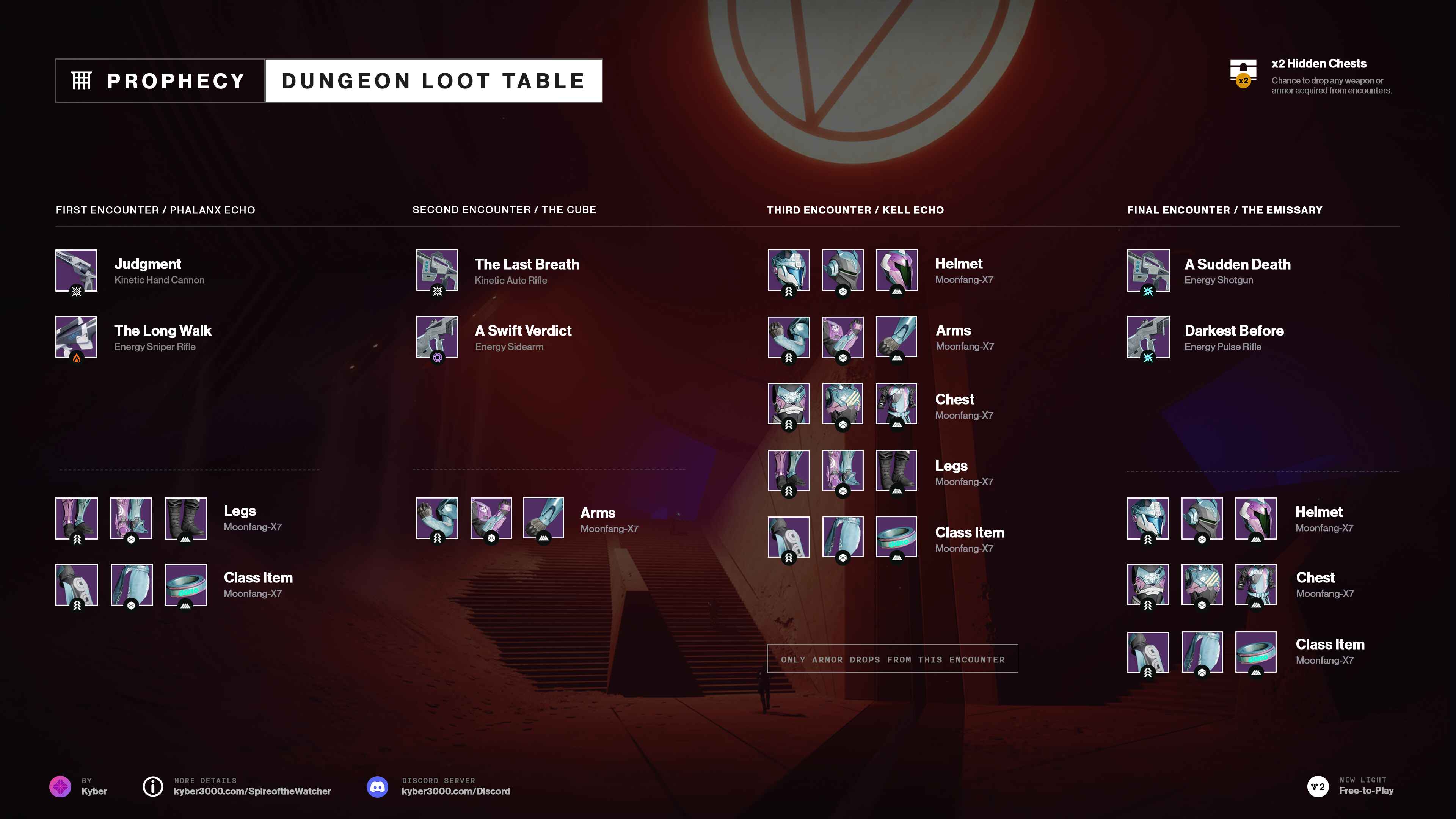This screenshot has width=1456, height=819.
Task: Select the Titan class item ring in The Emissary
Action: coord(1255,652)
